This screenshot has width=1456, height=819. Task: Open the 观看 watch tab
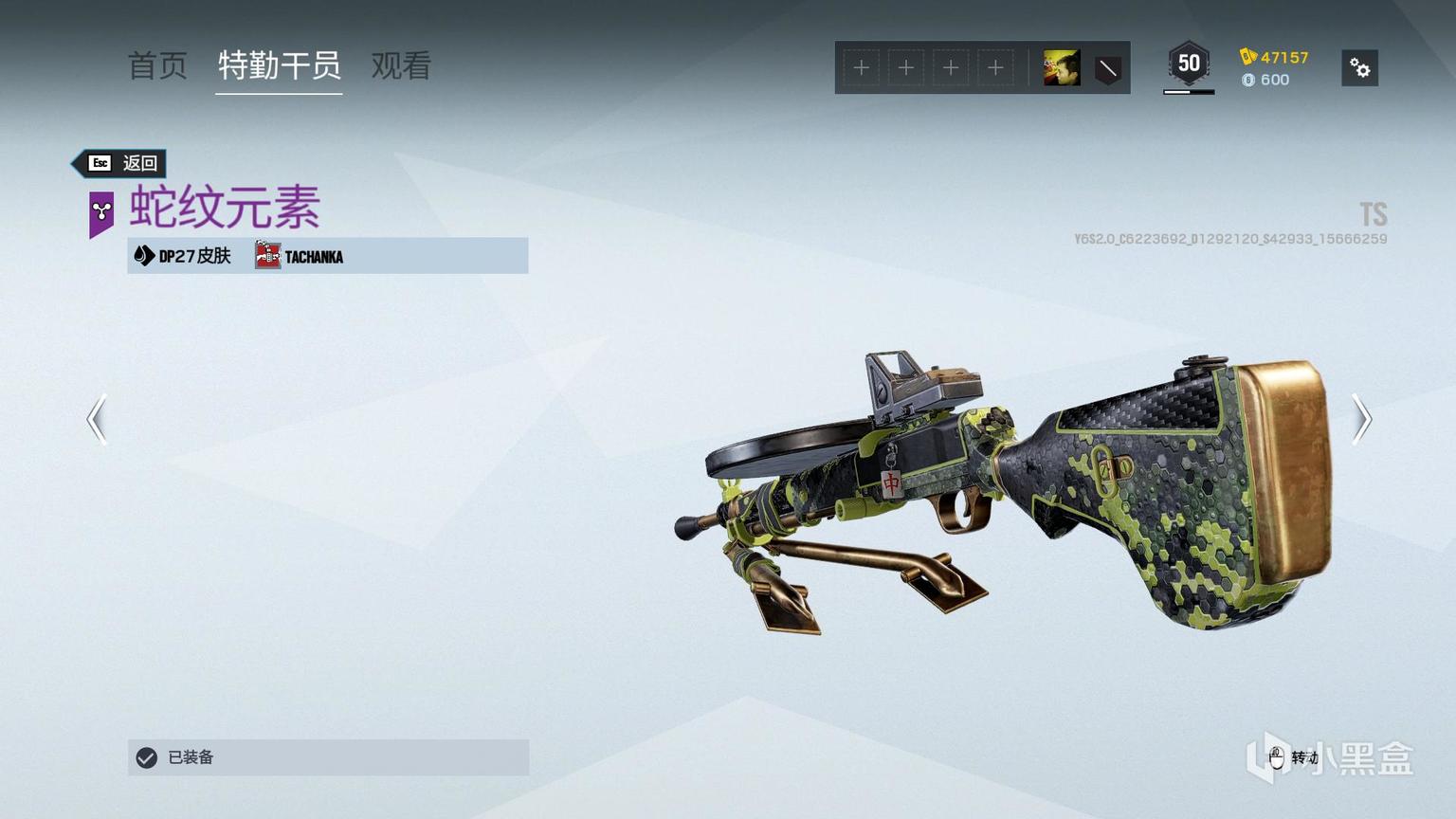point(401,66)
